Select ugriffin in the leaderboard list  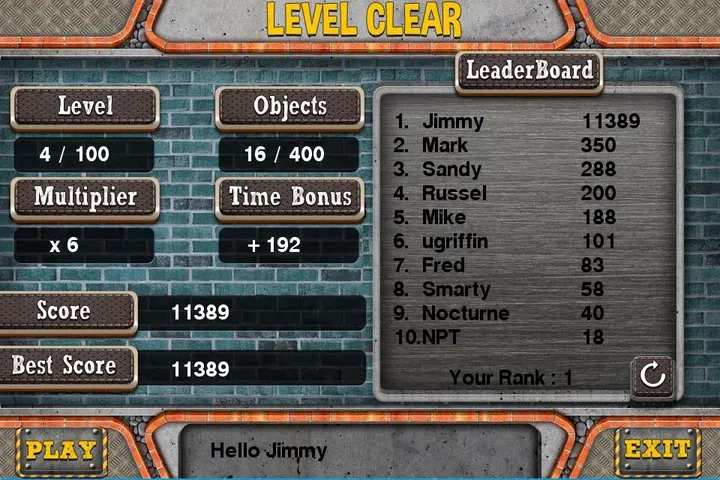point(516,242)
